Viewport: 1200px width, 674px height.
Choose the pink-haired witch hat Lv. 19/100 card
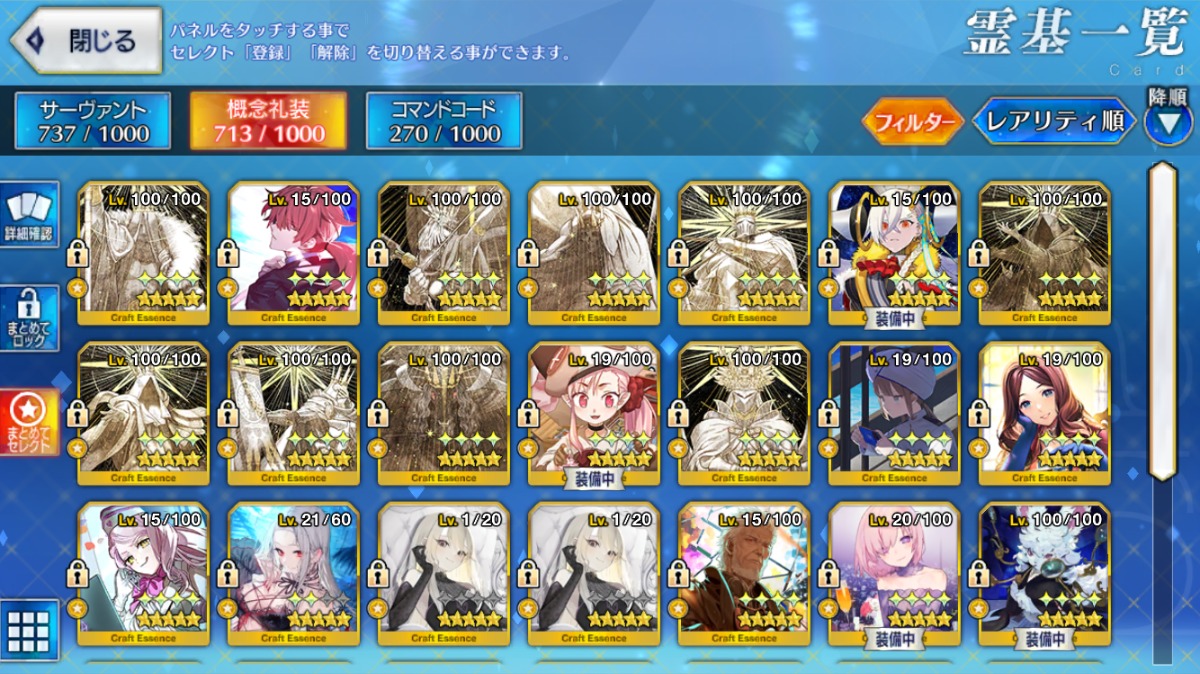click(593, 413)
